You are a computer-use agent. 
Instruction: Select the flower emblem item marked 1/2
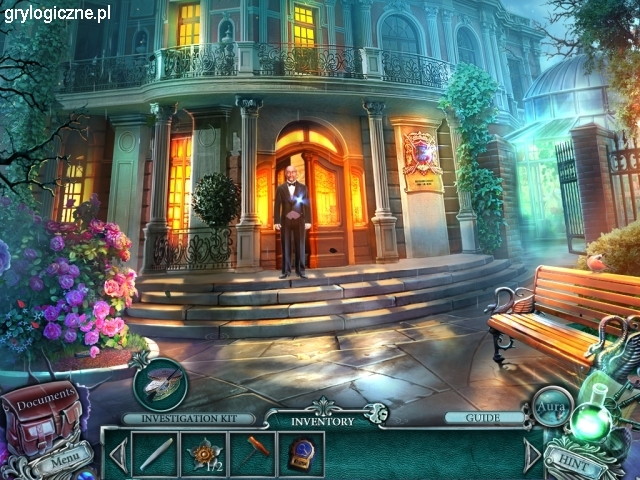pos(203,453)
